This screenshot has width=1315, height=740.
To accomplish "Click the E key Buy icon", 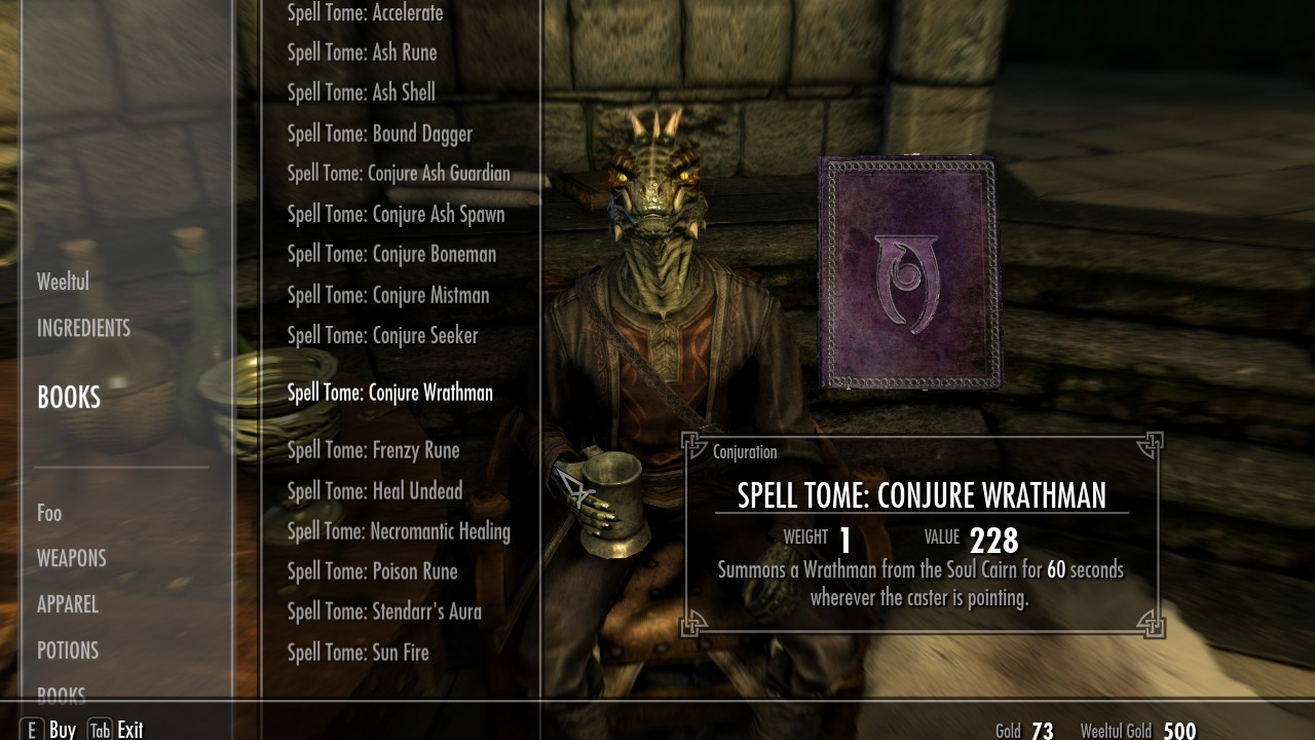I will point(31,729).
